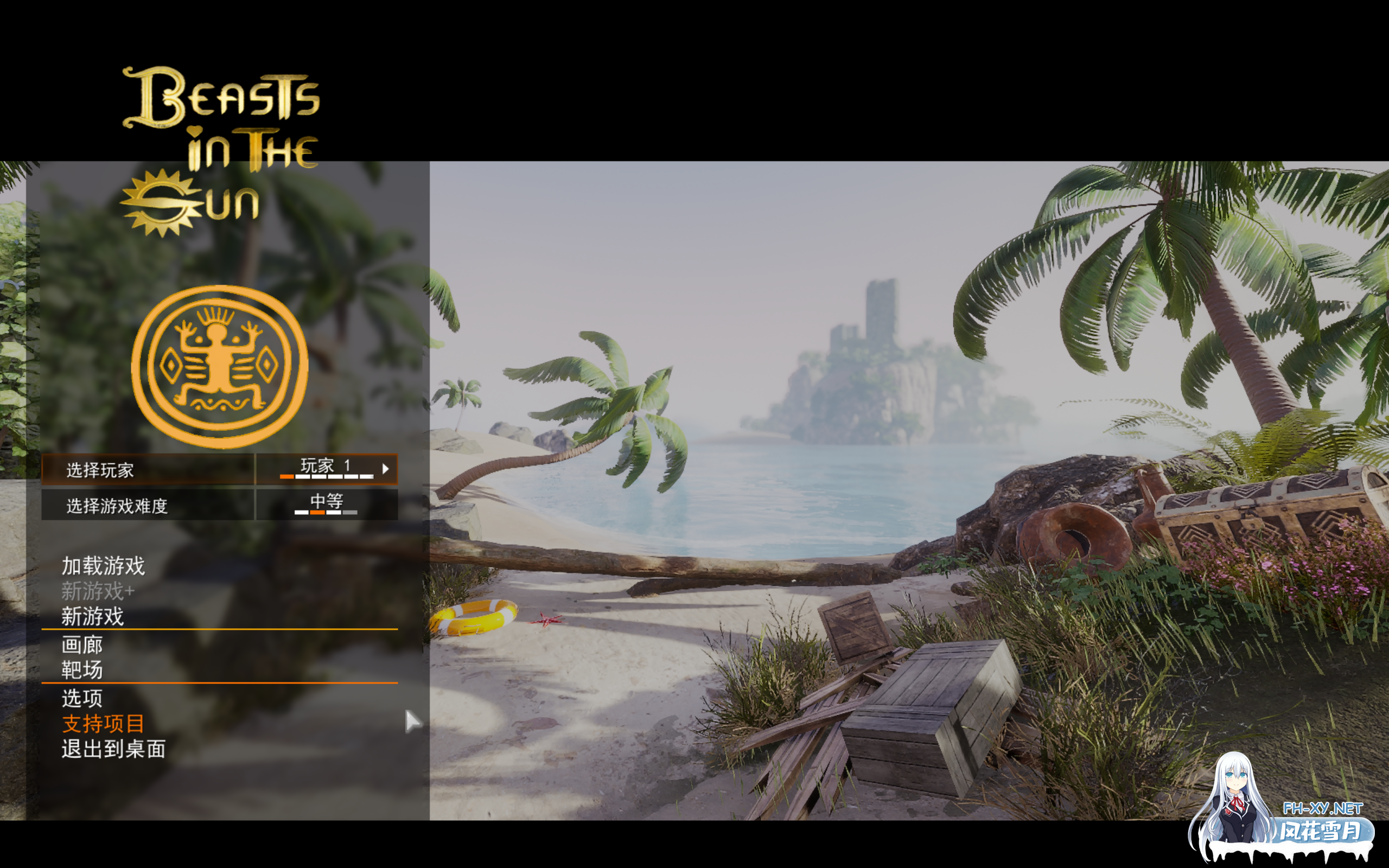Choose 退出到桌面 to quit to desktop
Viewport: 1389px width, 868px height.
[x=113, y=749]
